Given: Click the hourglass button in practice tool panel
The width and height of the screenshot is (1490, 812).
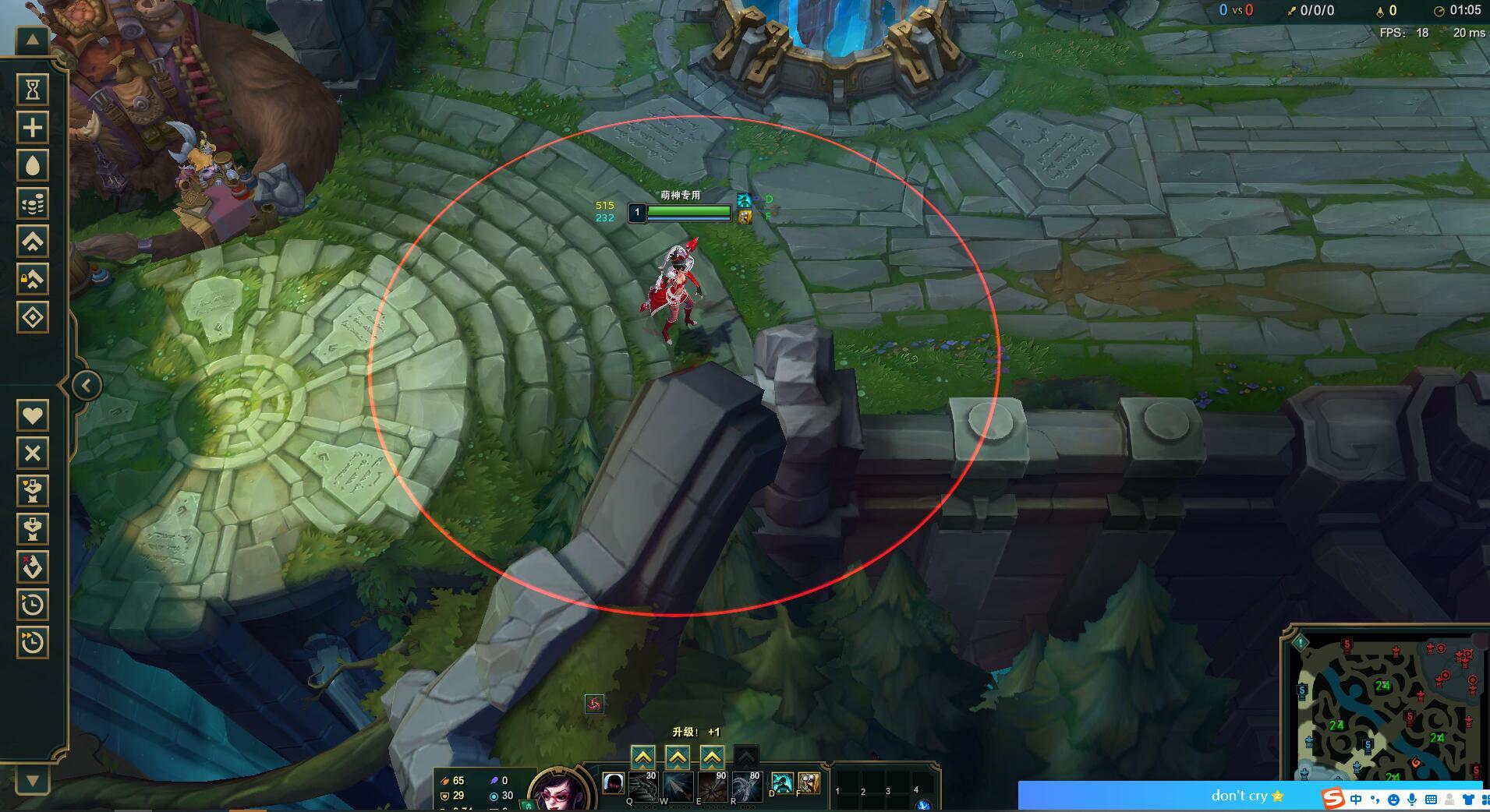Looking at the screenshot, I should tap(33, 90).
